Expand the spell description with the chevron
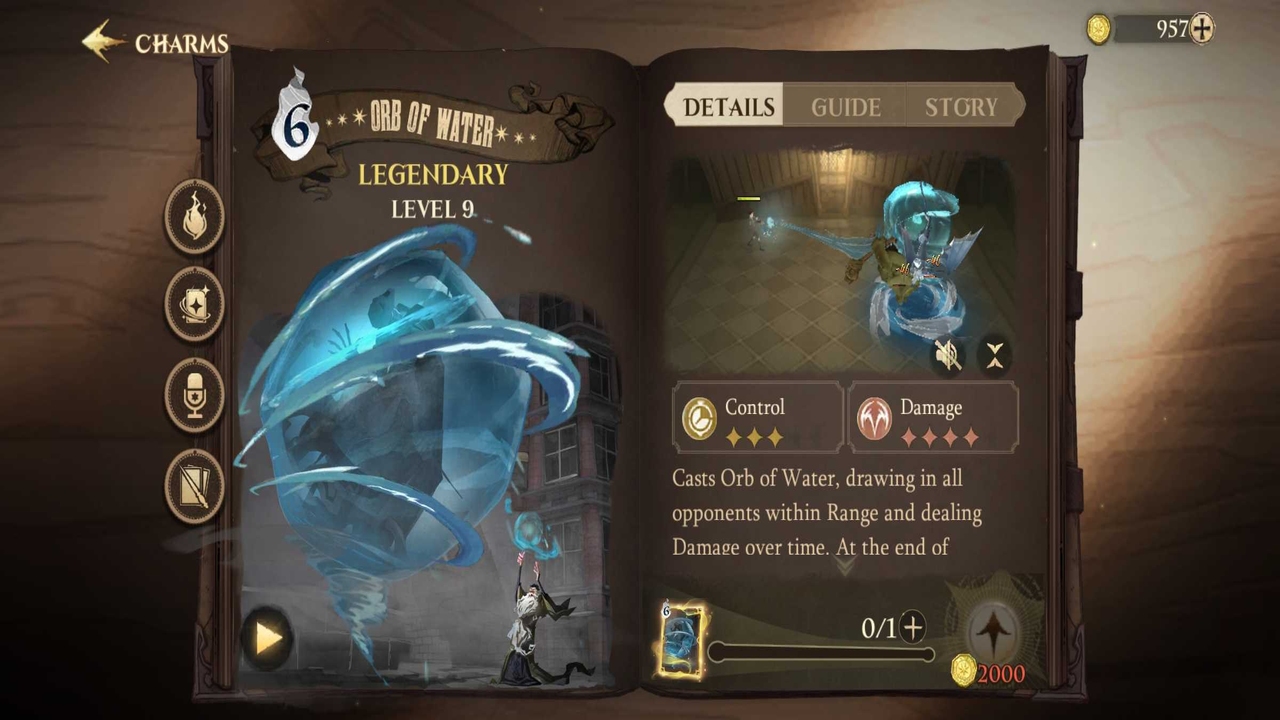The height and width of the screenshot is (720, 1280). [845, 567]
